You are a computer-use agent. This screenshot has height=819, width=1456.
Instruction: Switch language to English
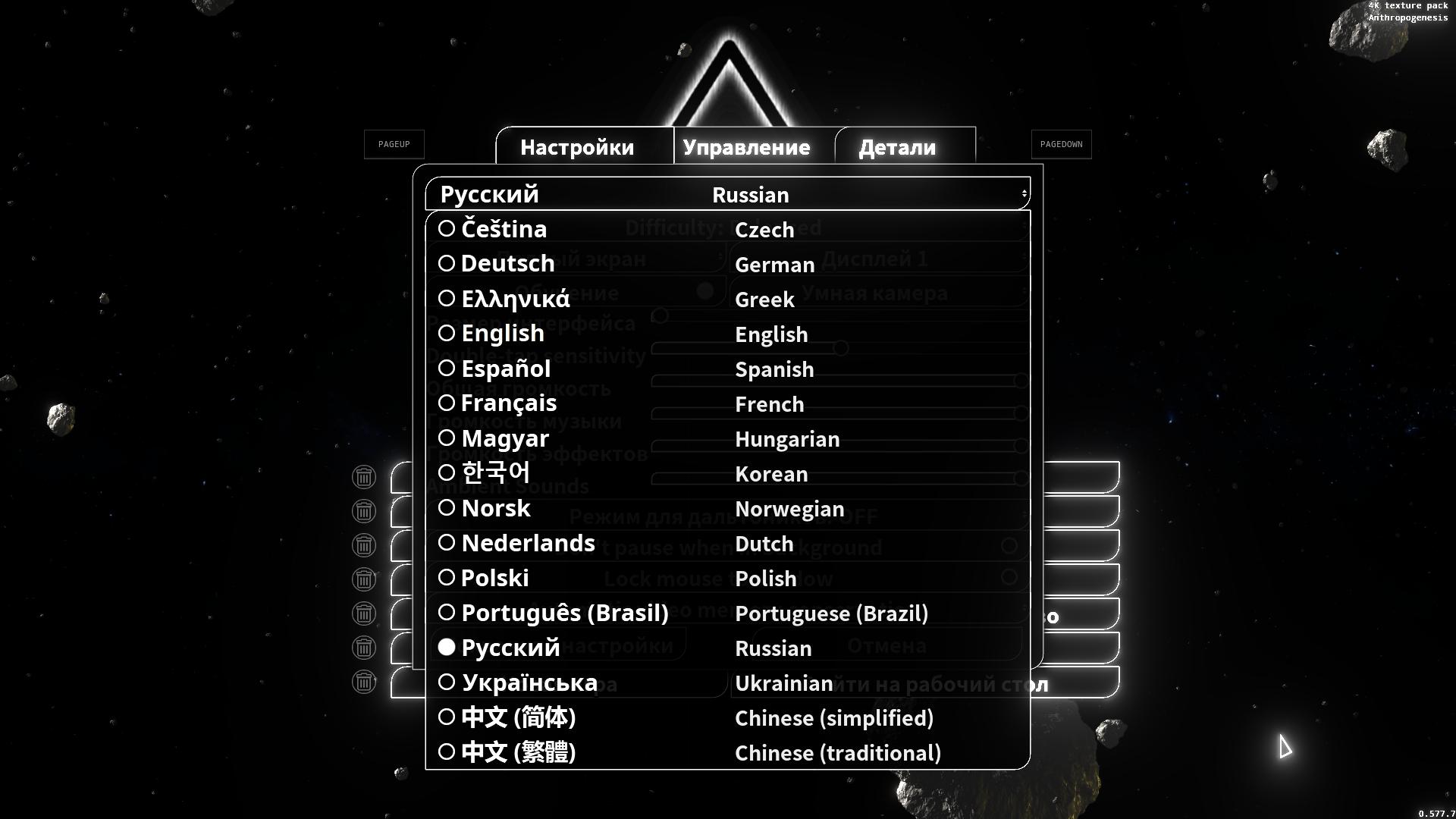pyautogui.click(x=502, y=334)
